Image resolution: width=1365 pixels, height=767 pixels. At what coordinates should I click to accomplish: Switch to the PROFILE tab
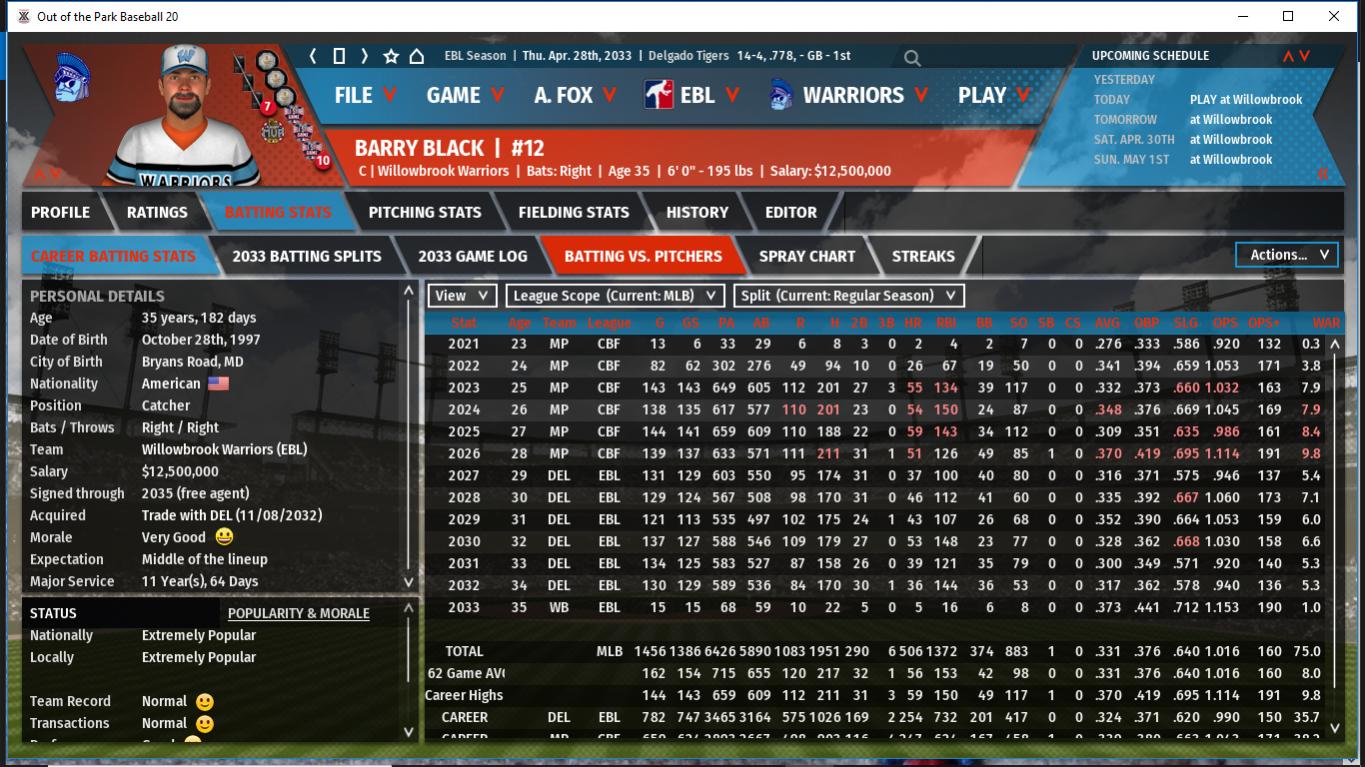(61, 212)
